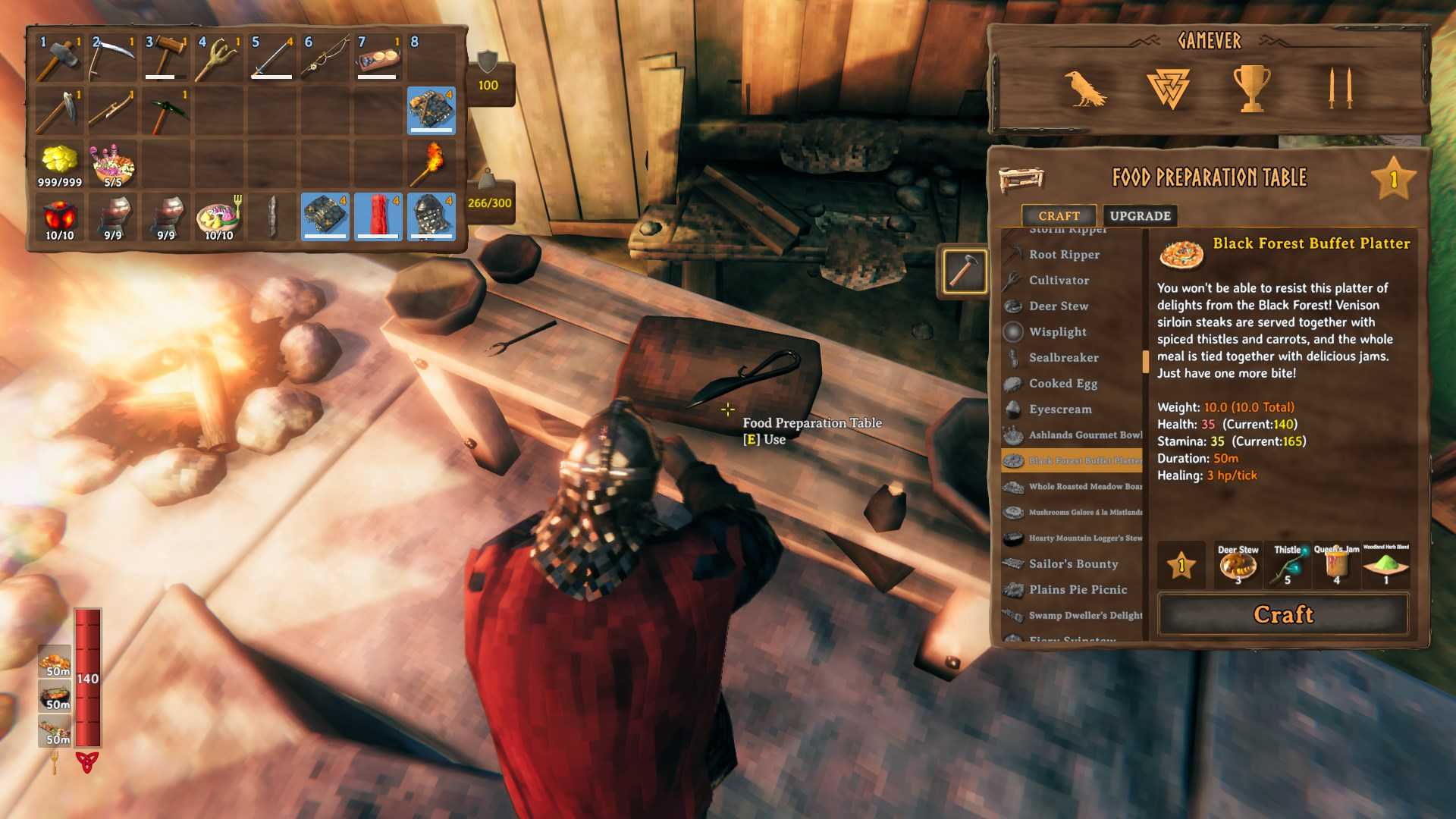Click the Woodland Herb Blend ingredient icon

click(1386, 564)
